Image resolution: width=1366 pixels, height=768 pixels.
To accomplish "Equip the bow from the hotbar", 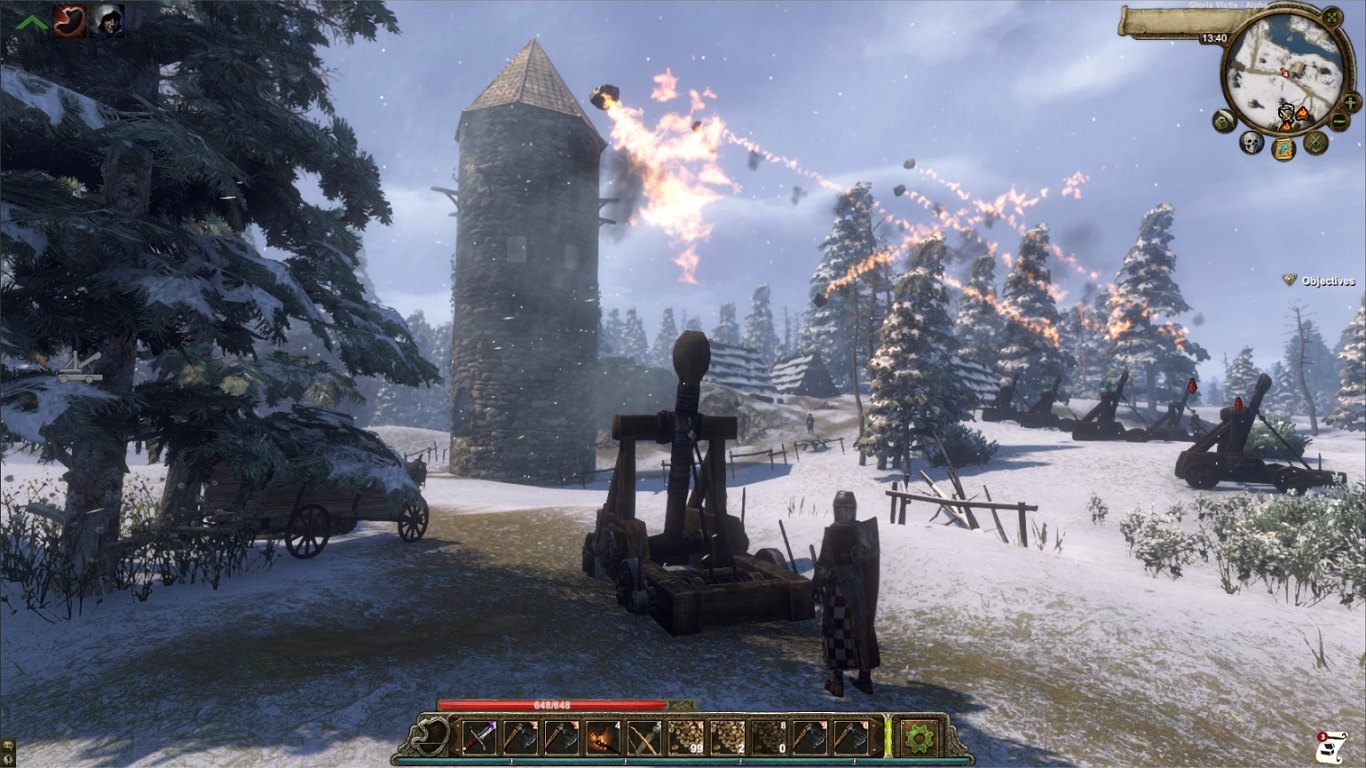I will (x=643, y=738).
